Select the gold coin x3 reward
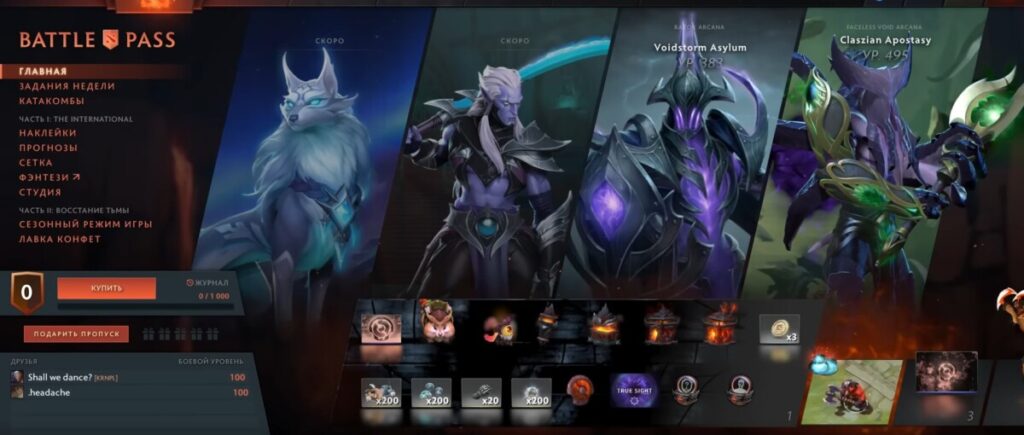This screenshot has height=435, width=1024. coord(778,329)
